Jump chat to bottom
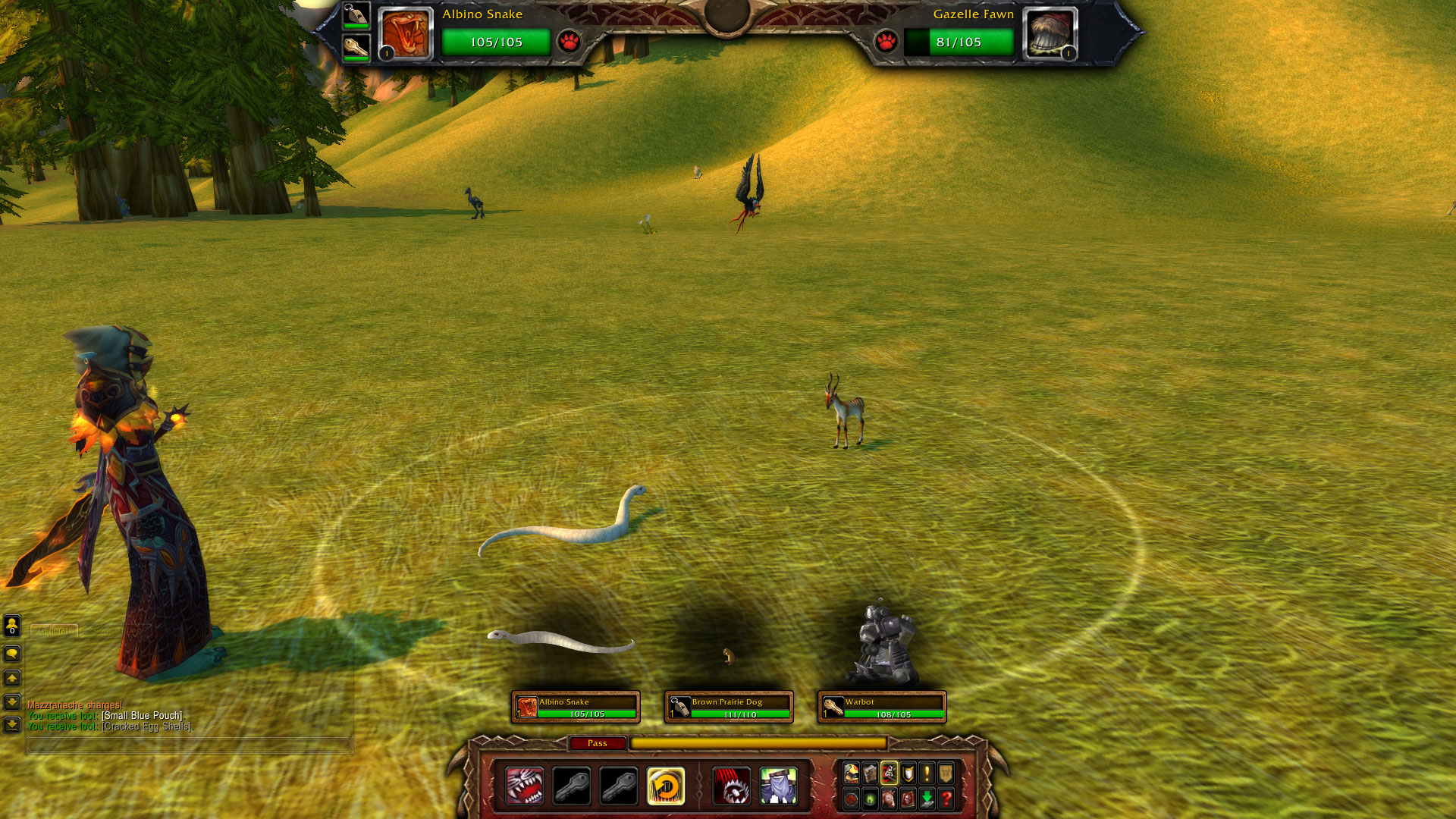The height and width of the screenshot is (819, 1456). [12, 725]
